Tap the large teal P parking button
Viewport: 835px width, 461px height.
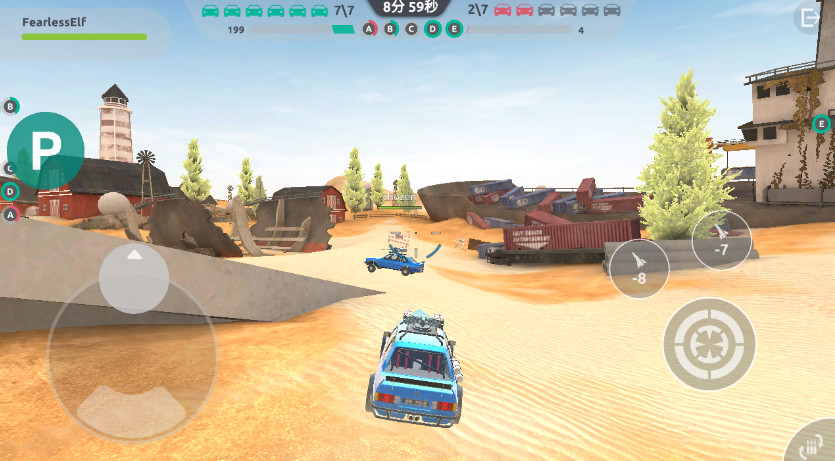[45, 150]
